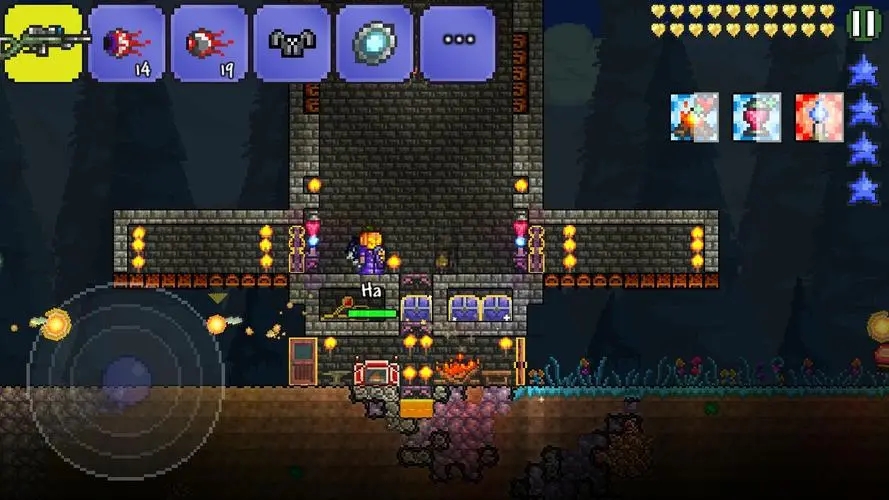The width and height of the screenshot is (889, 500).
Task: Open the inventory with the three-dots button
Action: pos(457,43)
